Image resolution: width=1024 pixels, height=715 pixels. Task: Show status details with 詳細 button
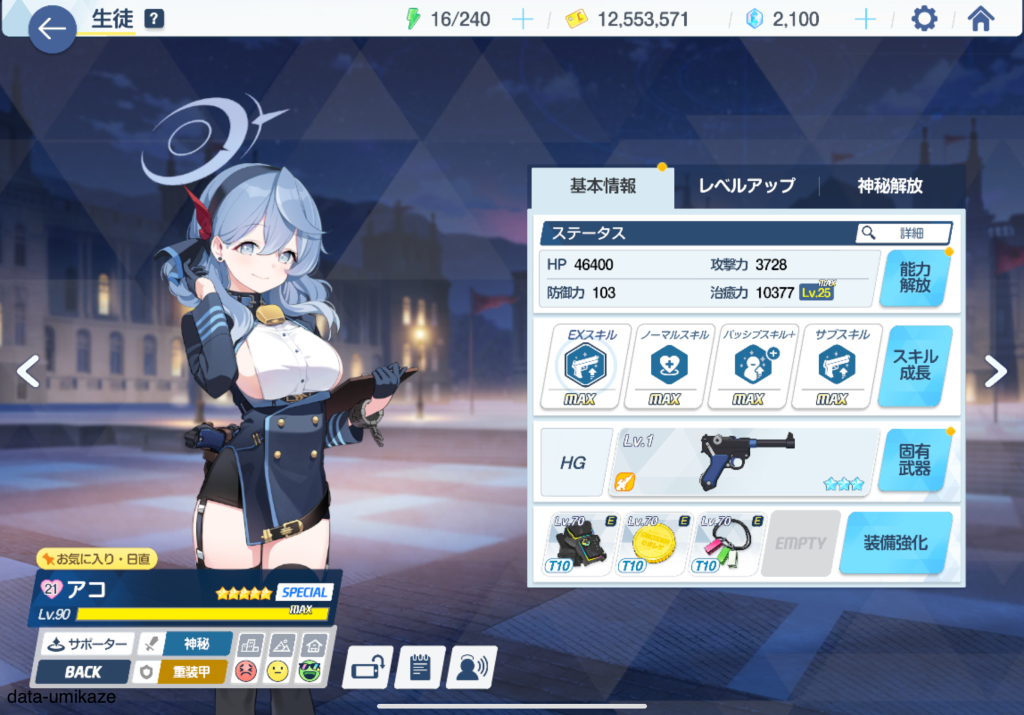904,233
